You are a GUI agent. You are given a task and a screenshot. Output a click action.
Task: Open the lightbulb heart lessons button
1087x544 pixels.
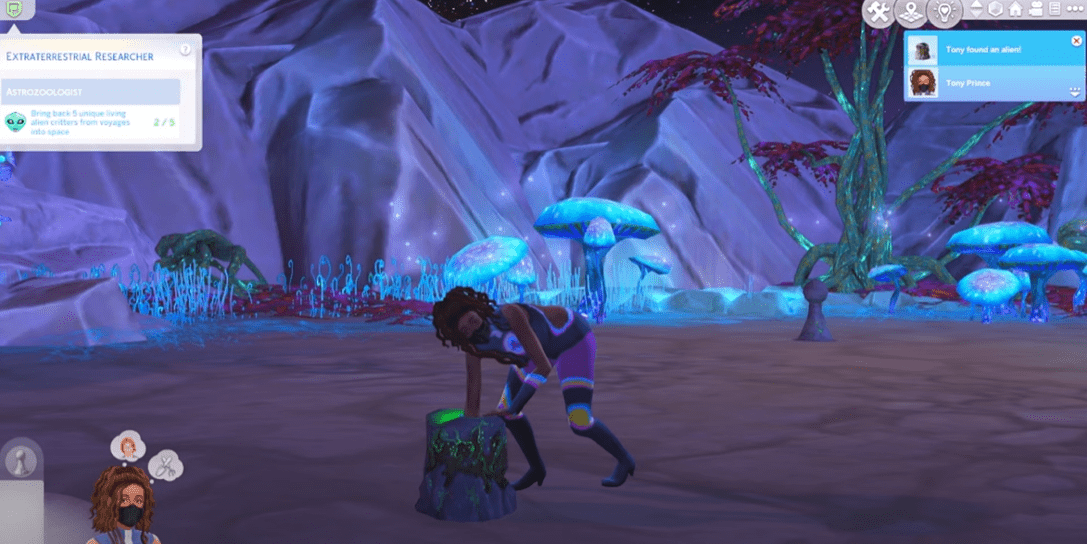(944, 13)
